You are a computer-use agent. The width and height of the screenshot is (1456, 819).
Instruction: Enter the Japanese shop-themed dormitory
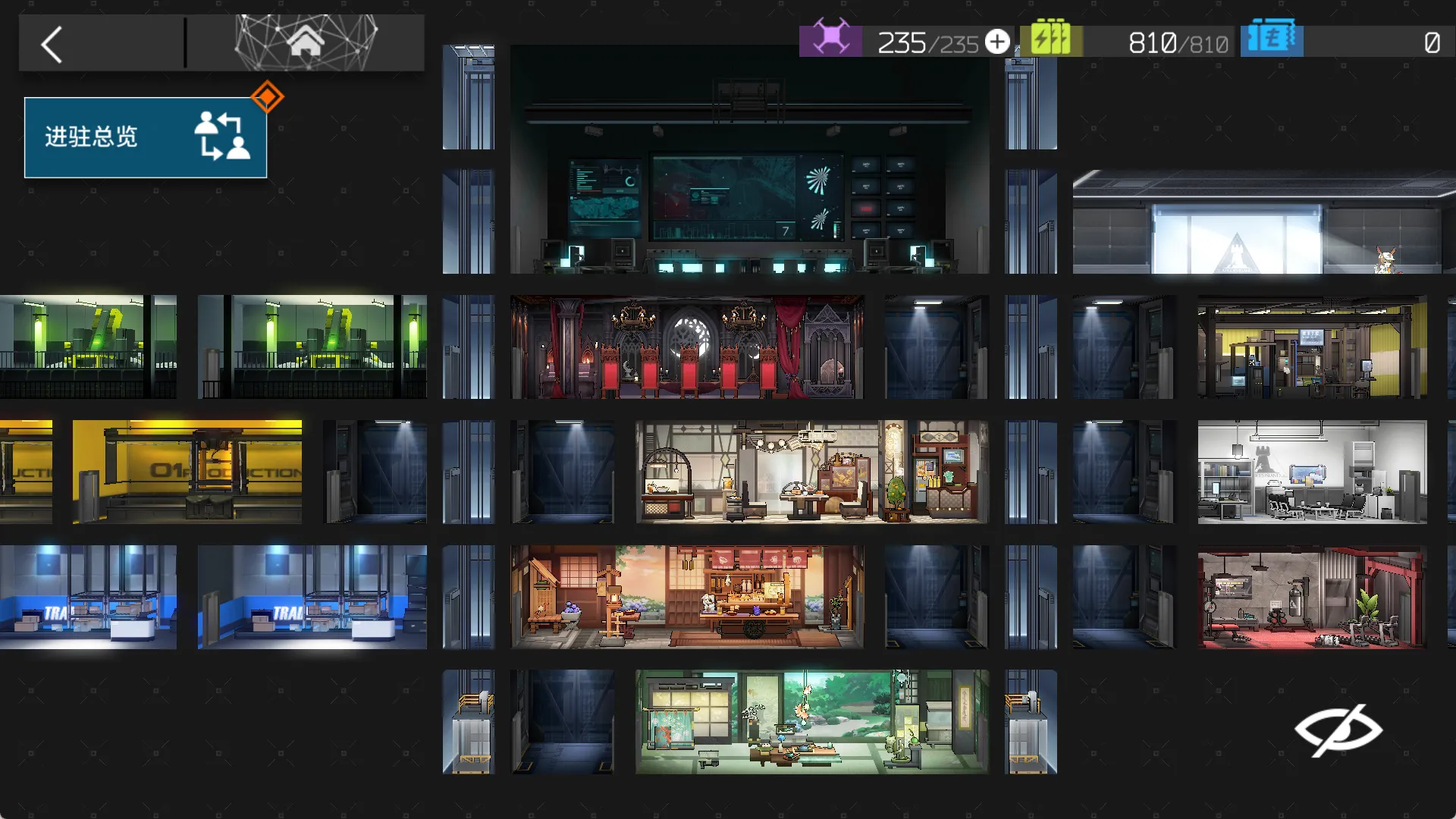(687, 597)
